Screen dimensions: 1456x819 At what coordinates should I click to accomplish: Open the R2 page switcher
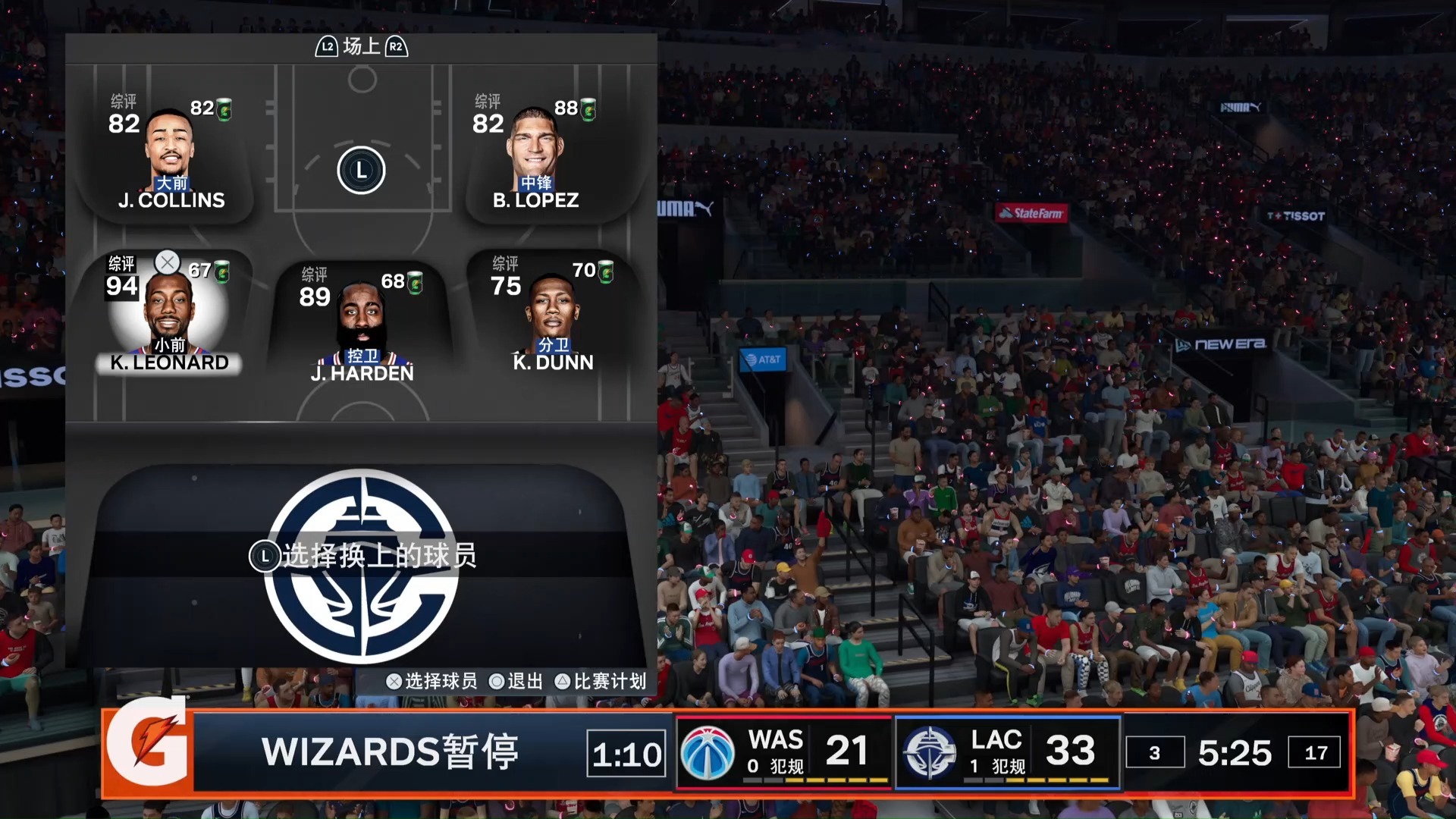(x=395, y=45)
